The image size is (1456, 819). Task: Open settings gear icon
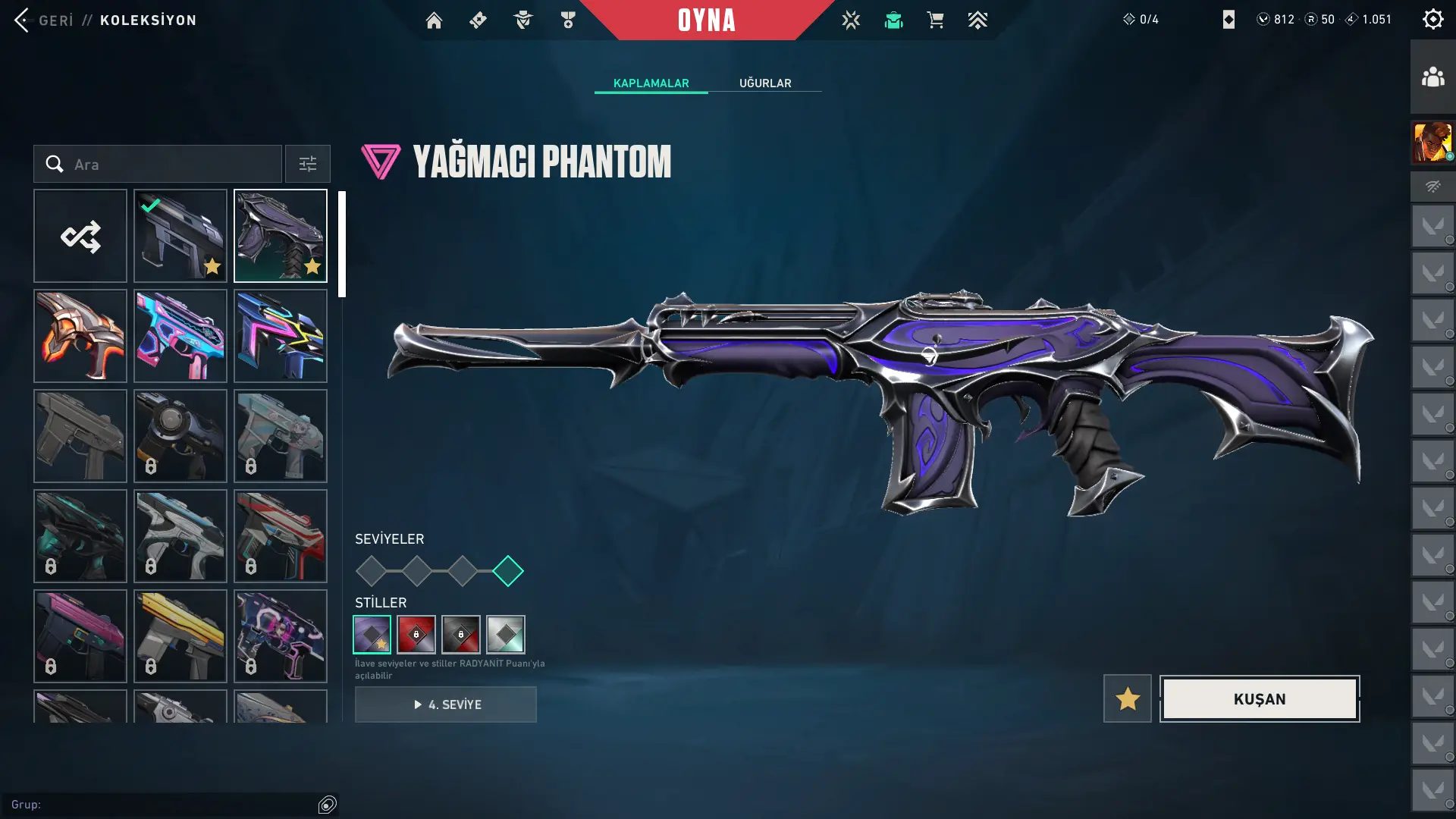1432,20
